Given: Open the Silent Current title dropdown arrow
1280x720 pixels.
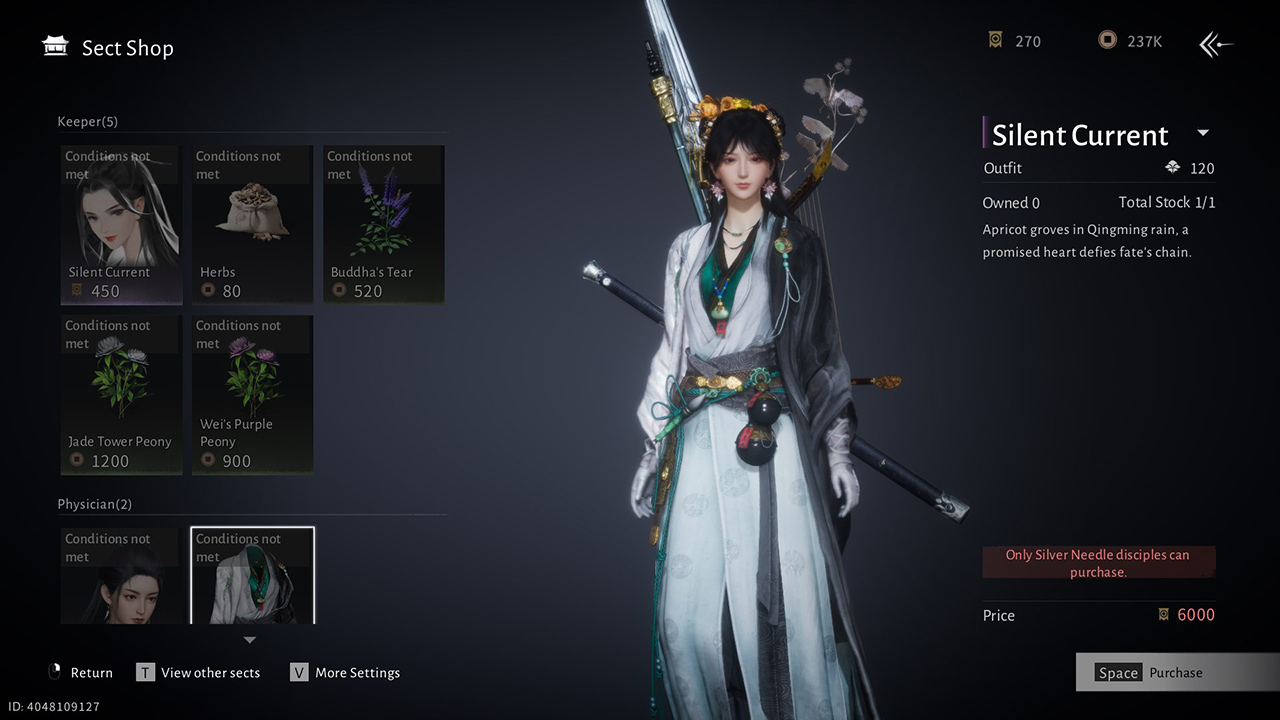Looking at the screenshot, I should pos(1203,133).
